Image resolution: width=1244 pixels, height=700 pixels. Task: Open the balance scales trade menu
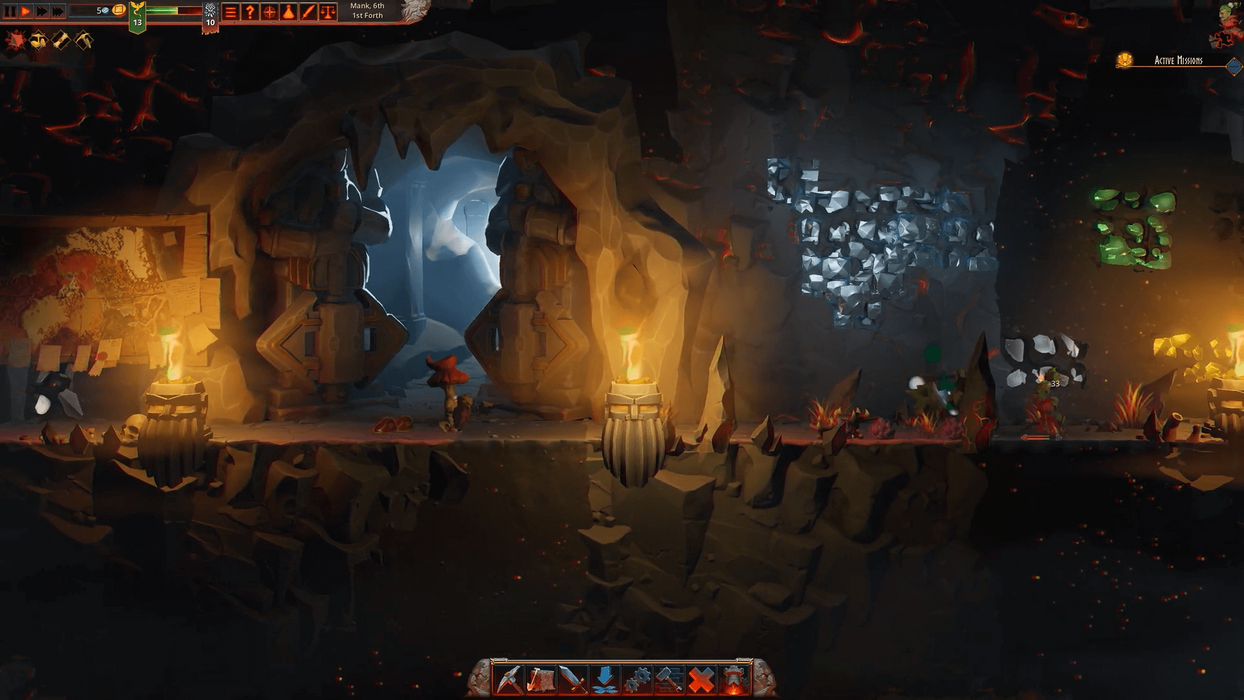[x=327, y=12]
